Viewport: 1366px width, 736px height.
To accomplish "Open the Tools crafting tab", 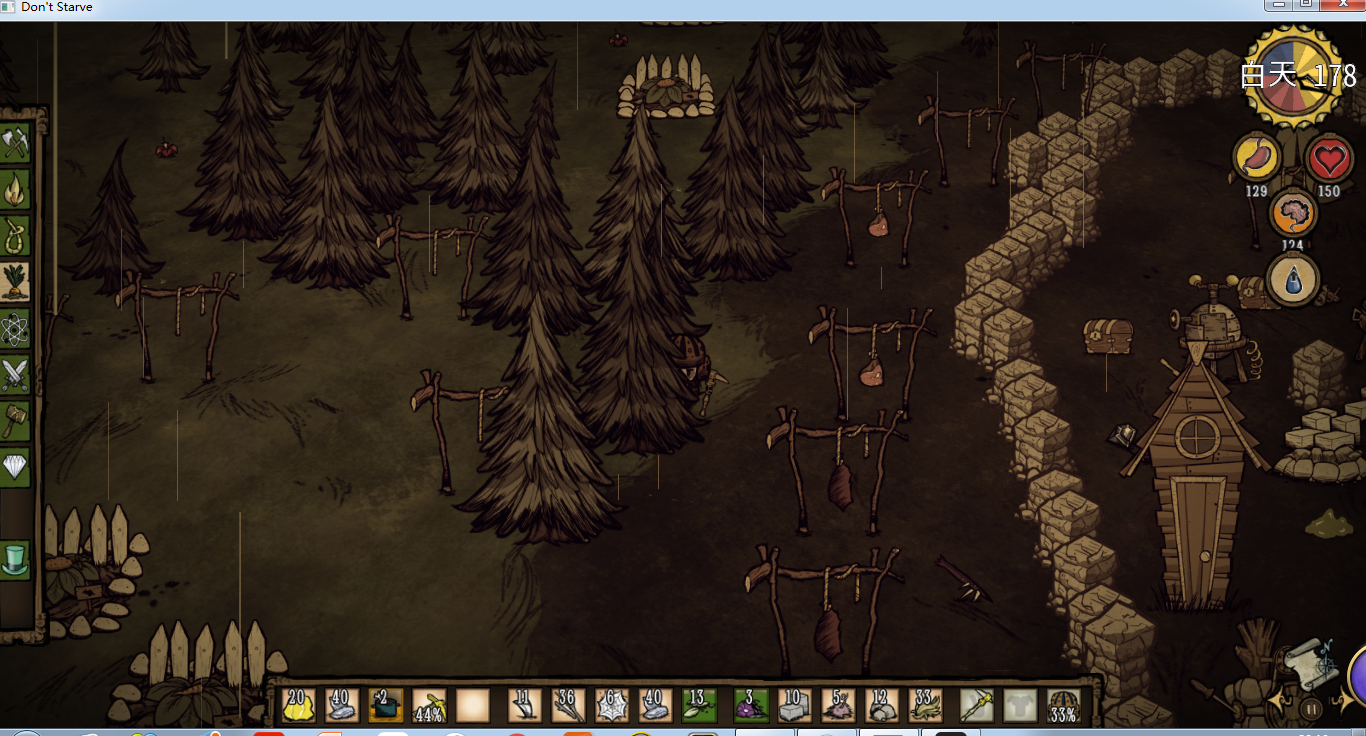I will click(x=15, y=144).
